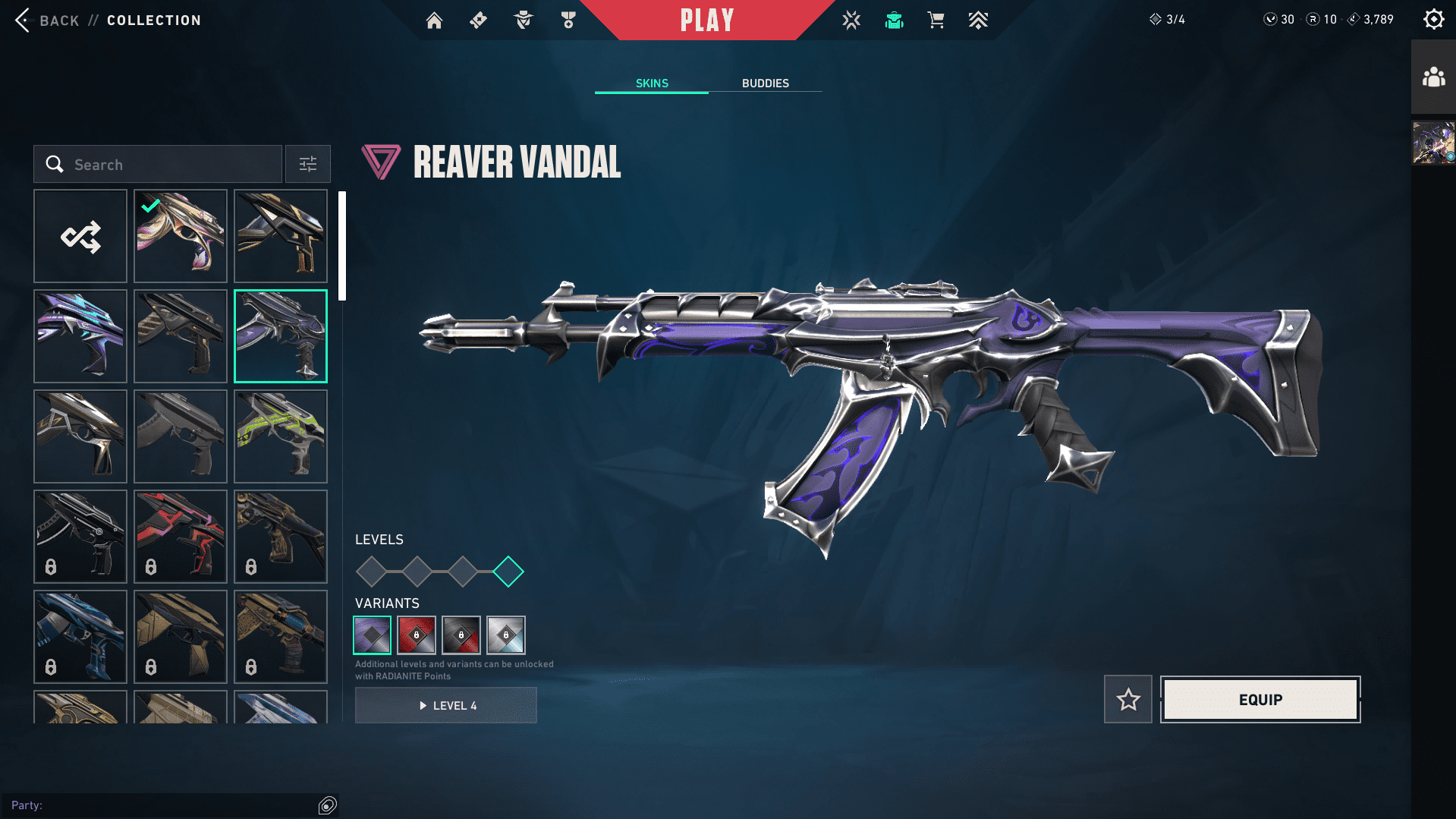Select the locked red Reaver variant
The width and height of the screenshot is (1456, 819).
(x=417, y=635)
